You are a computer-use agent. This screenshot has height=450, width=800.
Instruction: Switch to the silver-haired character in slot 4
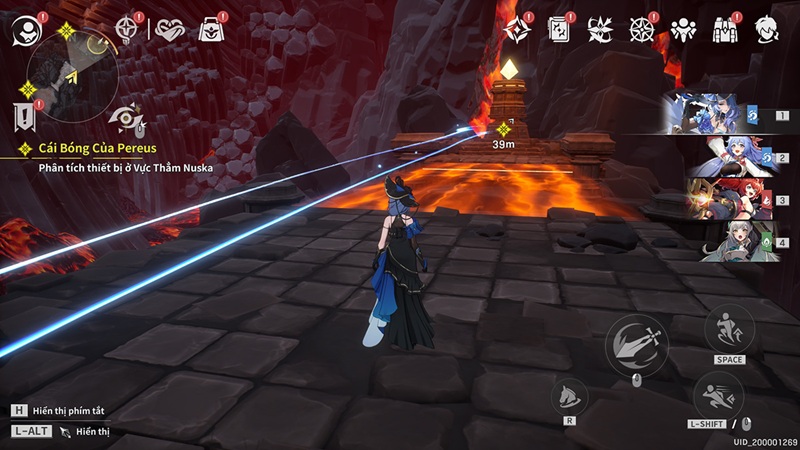point(722,241)
